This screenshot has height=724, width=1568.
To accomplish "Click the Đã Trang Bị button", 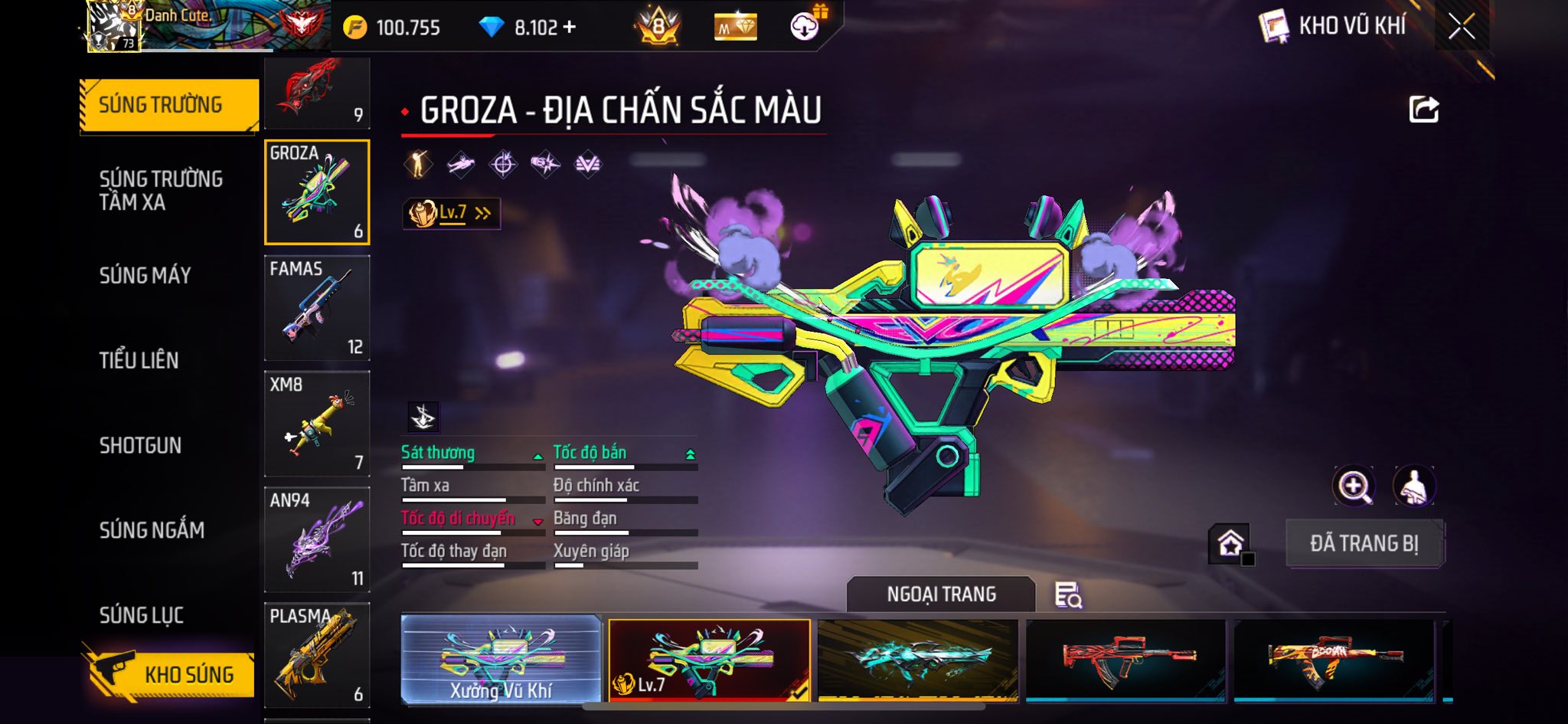I will point(1364,544).
